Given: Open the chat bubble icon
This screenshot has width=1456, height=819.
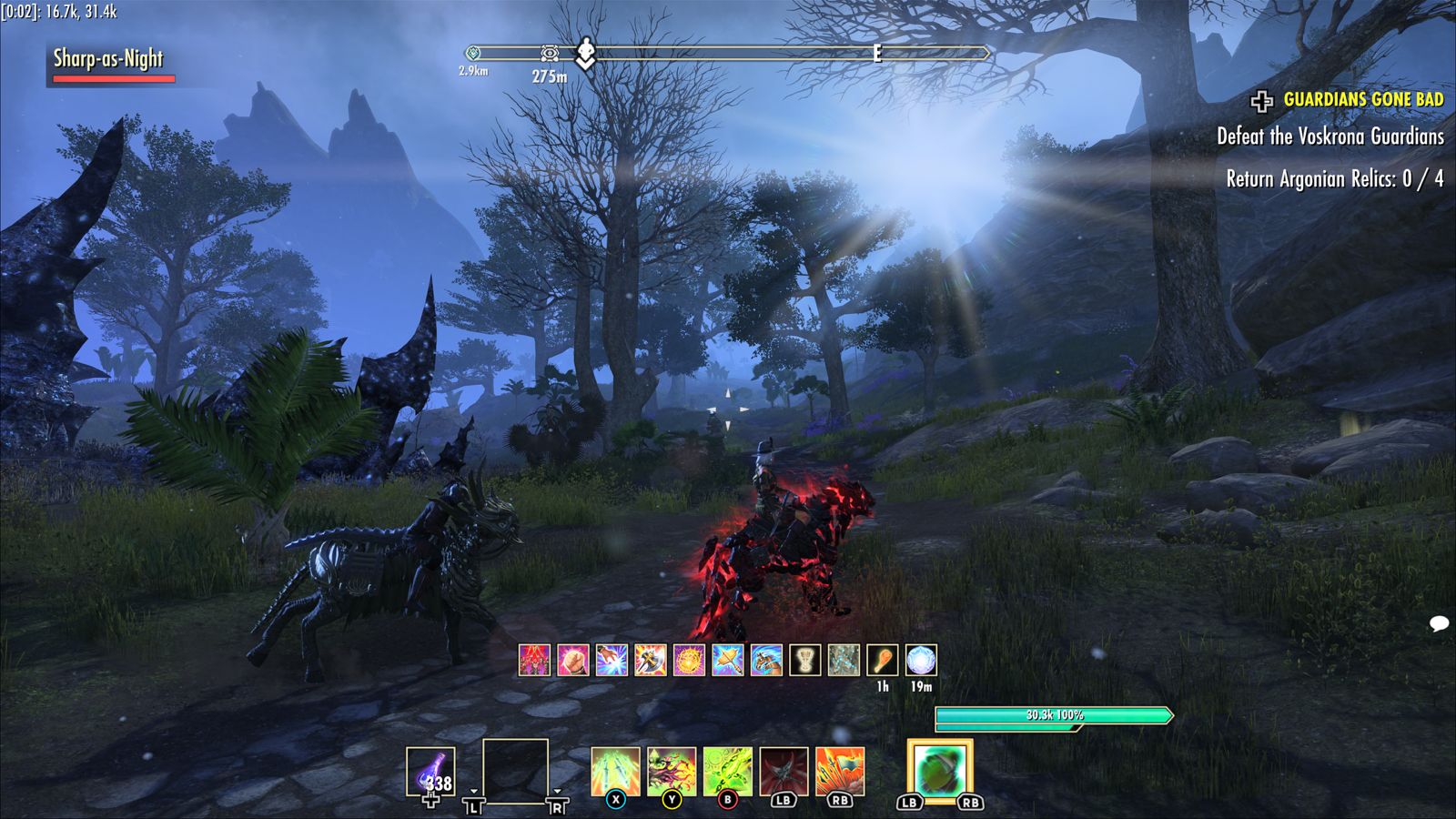Looking at the screenshot, I should (1439, 623).
